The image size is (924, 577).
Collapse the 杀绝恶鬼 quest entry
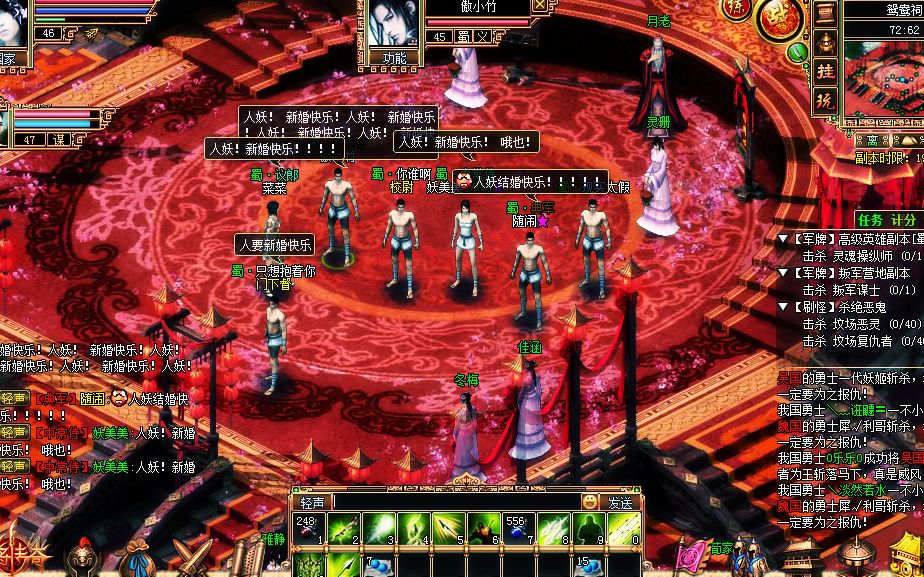783,307
